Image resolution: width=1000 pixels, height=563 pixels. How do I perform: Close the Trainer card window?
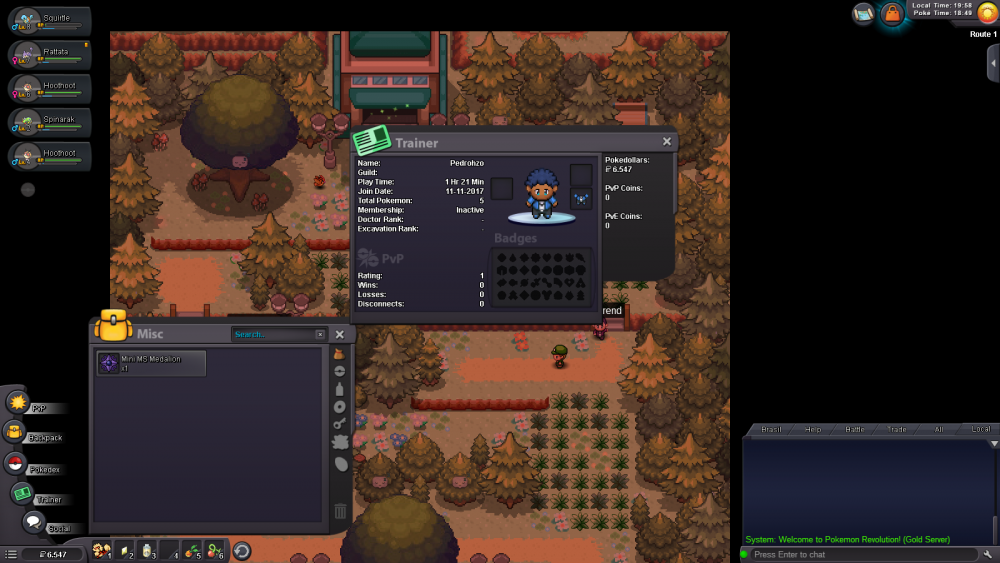667,142
